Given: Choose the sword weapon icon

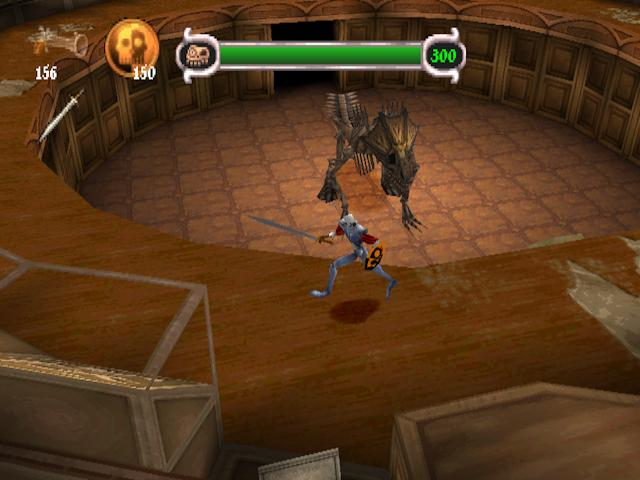Looking at the screenshot, I should click(x=61, y=116).
